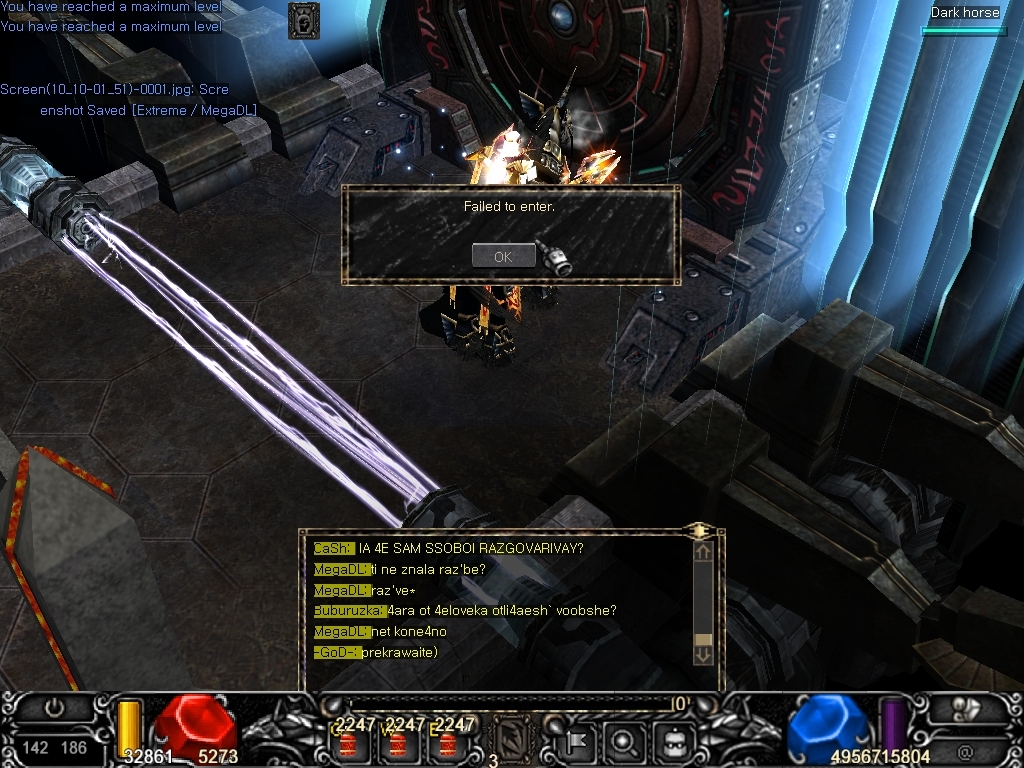Screen dimensions: 1024x768
Task: Confirm the 'Failed to enter.' dialog with OK
Action: [x=503, y=256]
